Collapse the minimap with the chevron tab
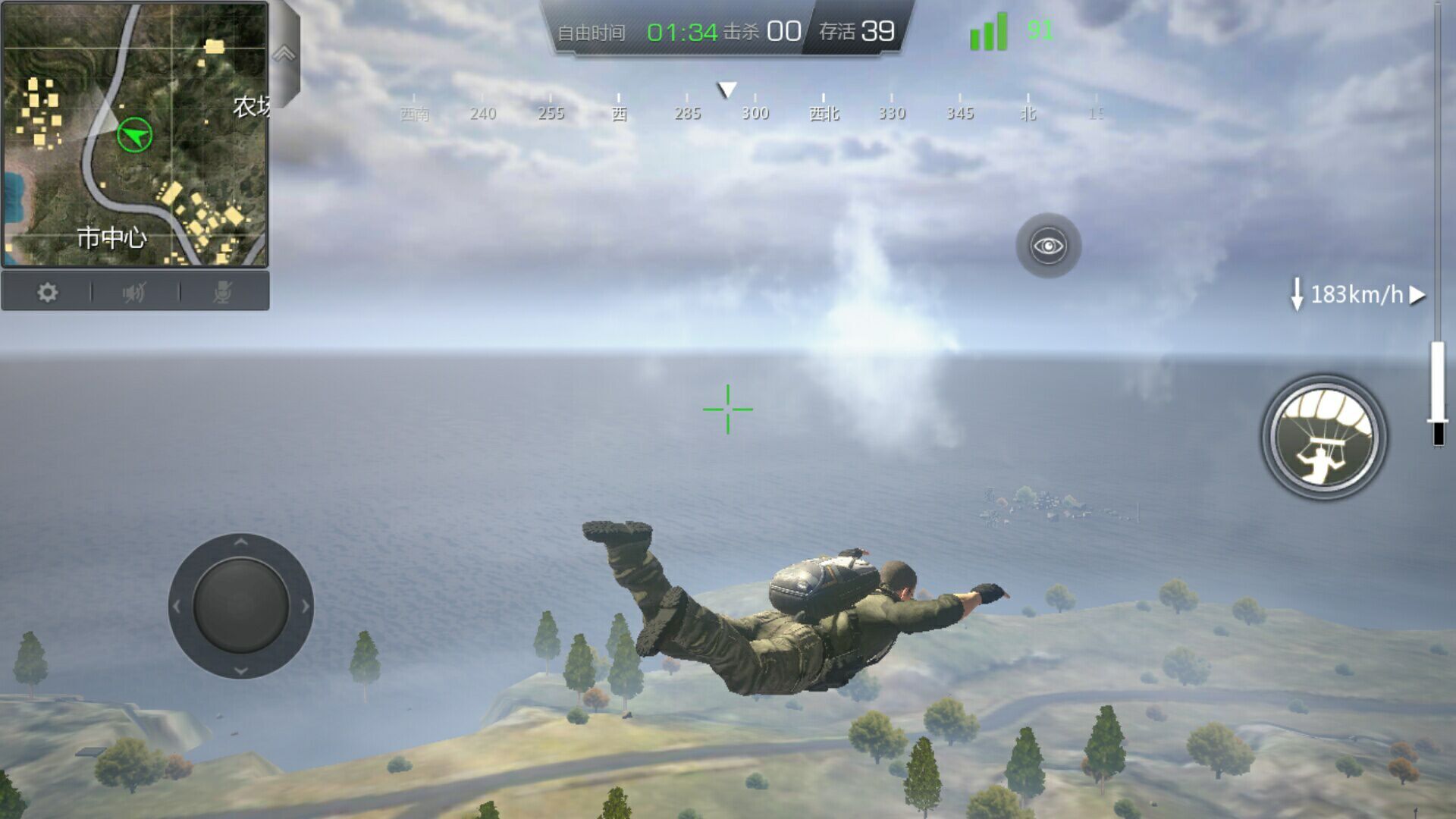This screenshot has height=819, width=1456. (284, 54)
